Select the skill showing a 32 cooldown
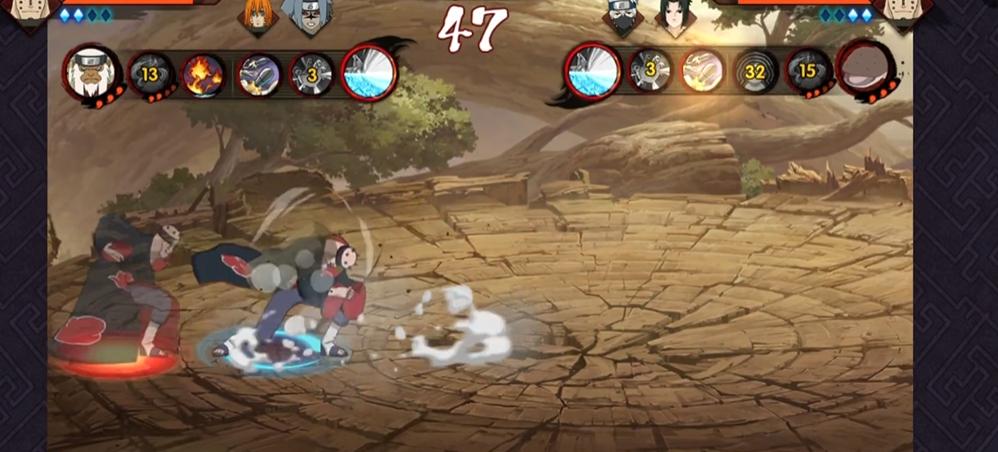The height and width of the screenshot is (452, 998). click(756, 71)
